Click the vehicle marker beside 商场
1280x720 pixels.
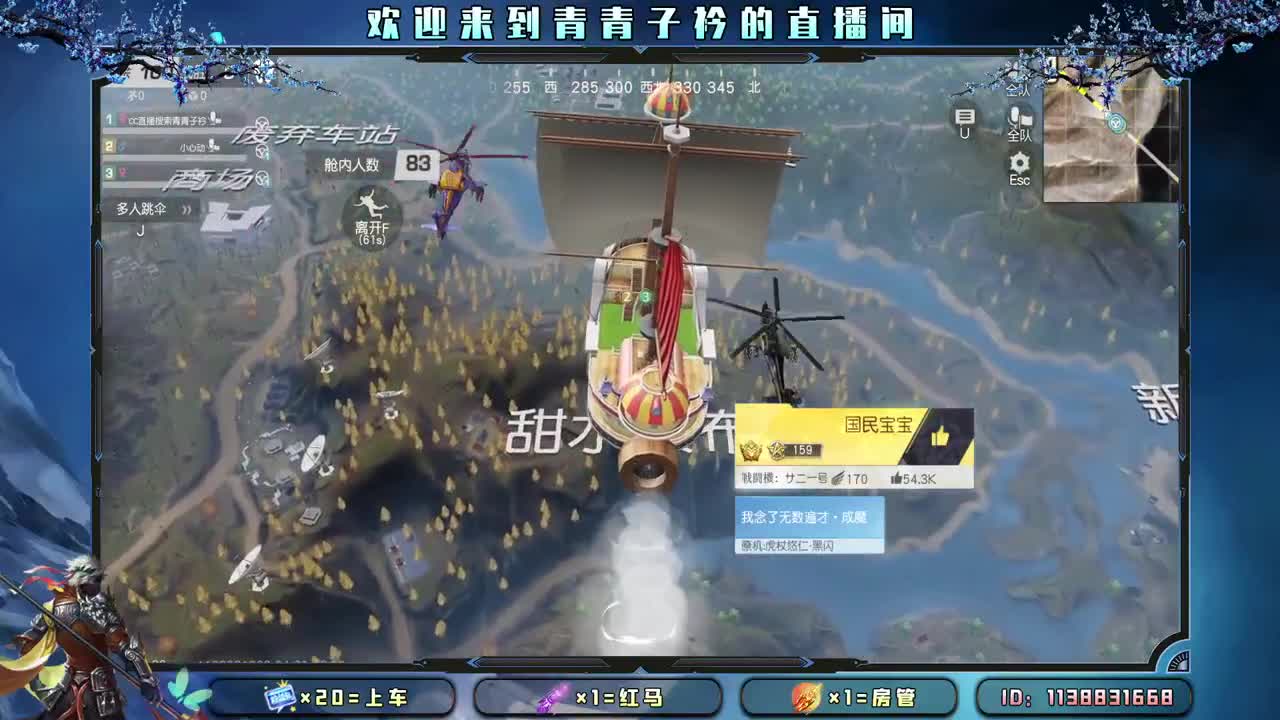click(x=262, y=178)
